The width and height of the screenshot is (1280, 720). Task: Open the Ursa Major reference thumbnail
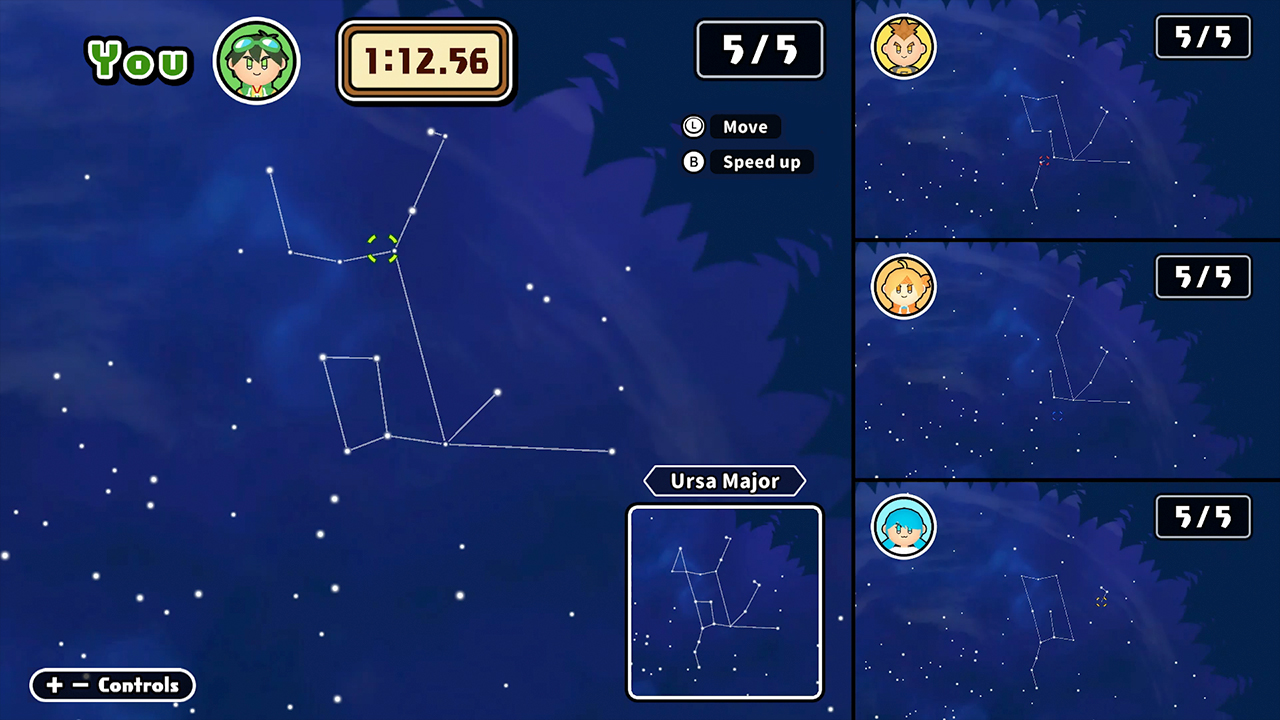(x=724, y=601)
